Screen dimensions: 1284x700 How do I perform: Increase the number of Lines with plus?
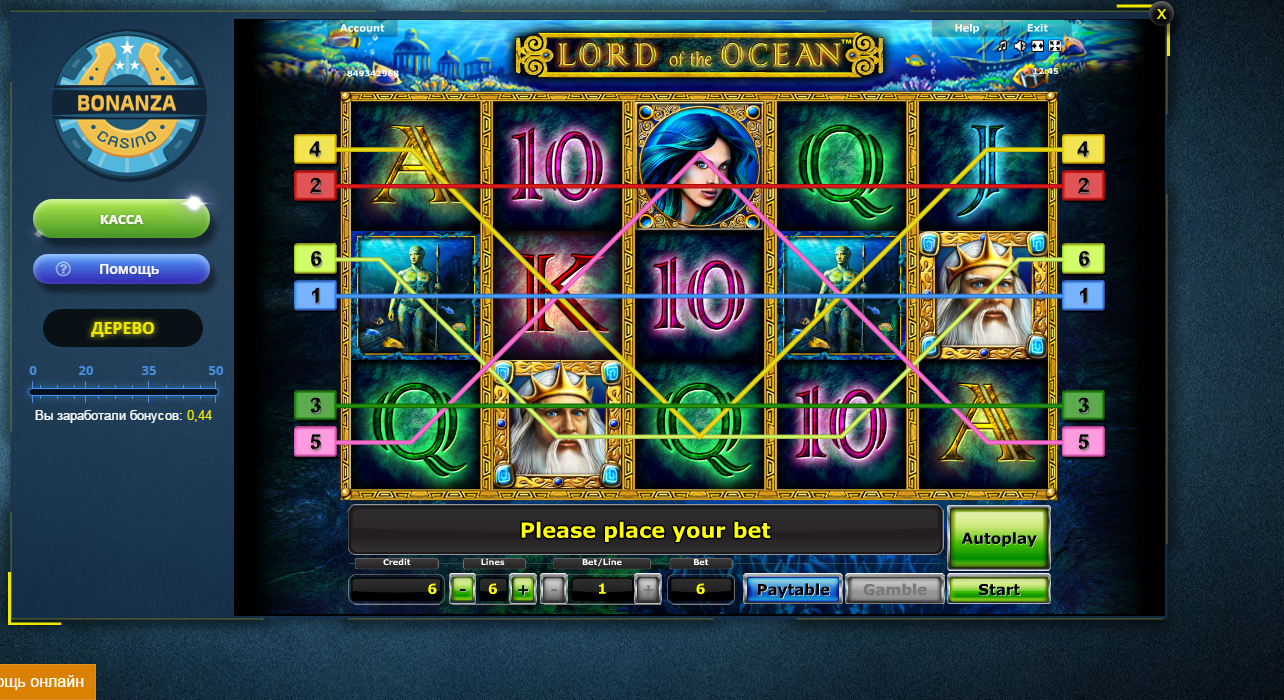point(523,590)
